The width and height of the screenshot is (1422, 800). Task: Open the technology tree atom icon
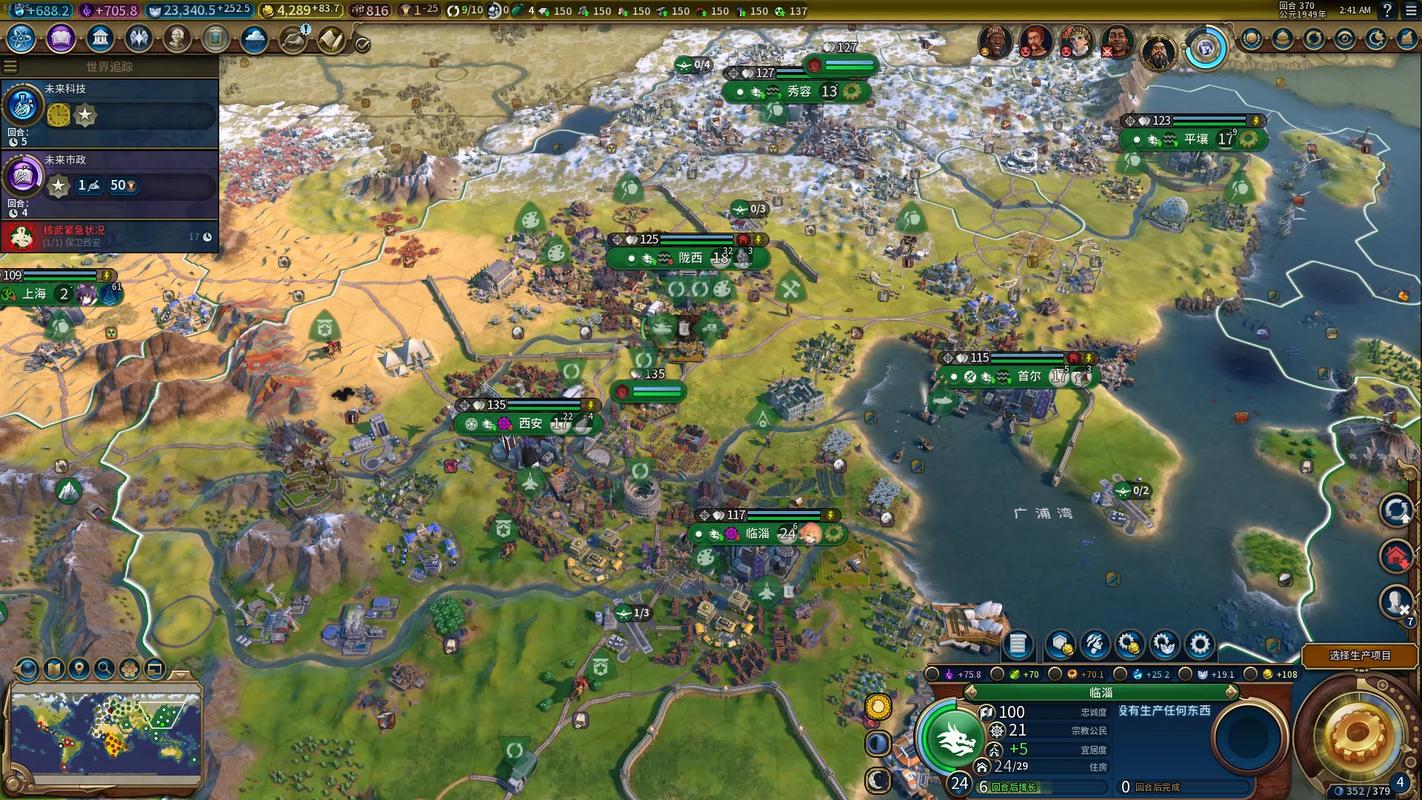tap(21, 39)
